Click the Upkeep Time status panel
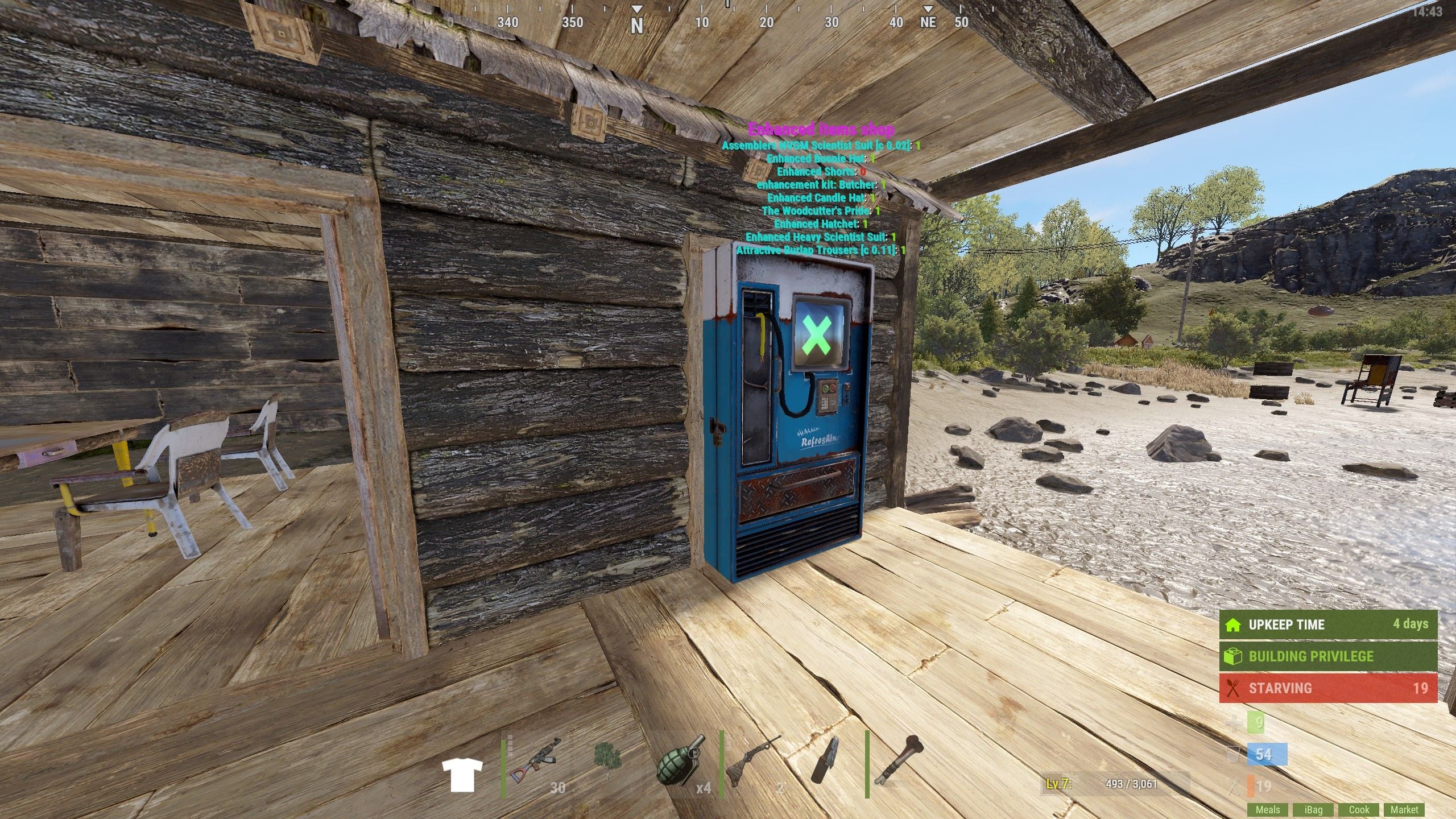This screenshot has height=819, width=1456. pyautogui.click(x=1328, y=624)
